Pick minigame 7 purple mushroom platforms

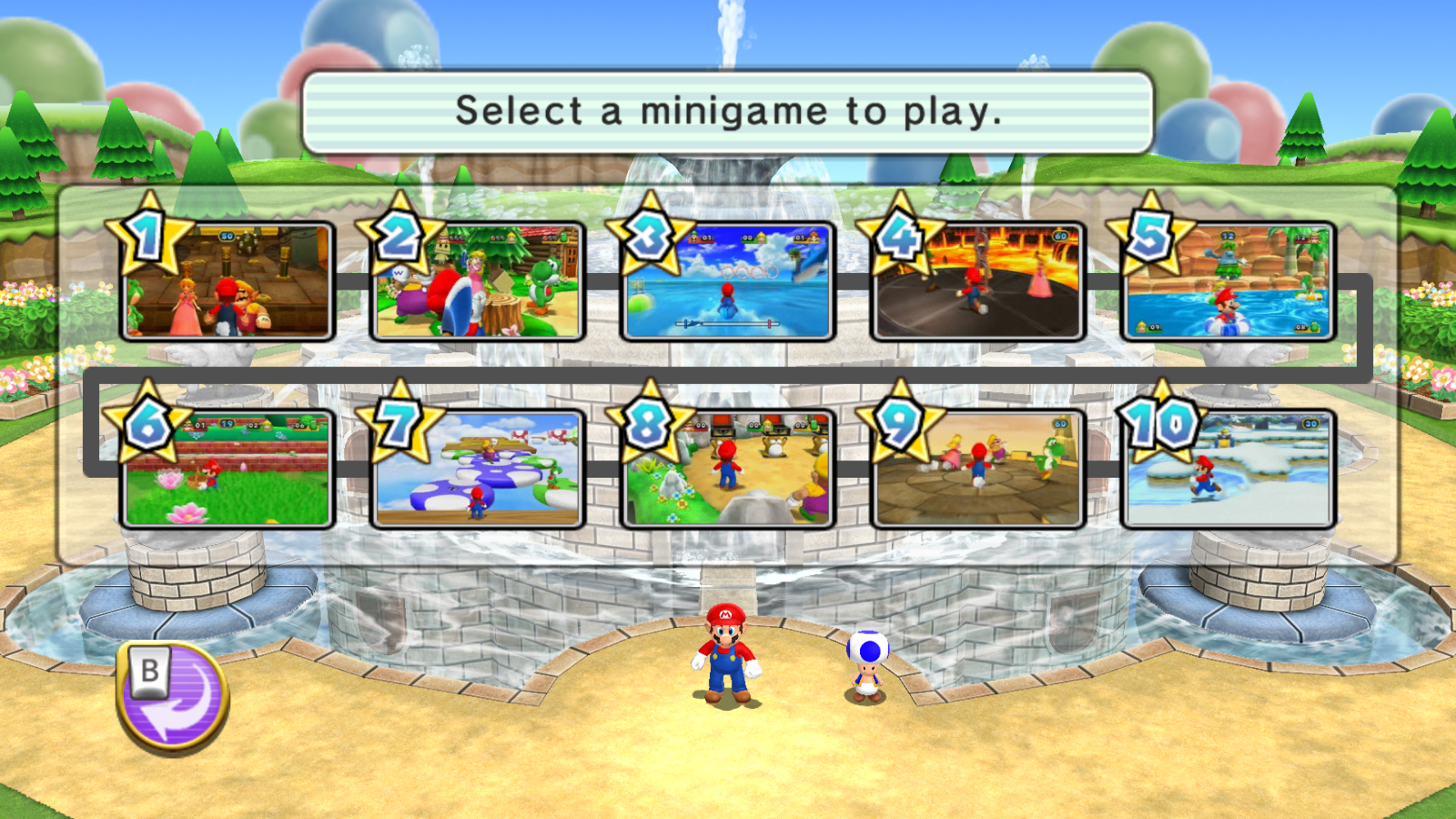[x=478, y=470]
